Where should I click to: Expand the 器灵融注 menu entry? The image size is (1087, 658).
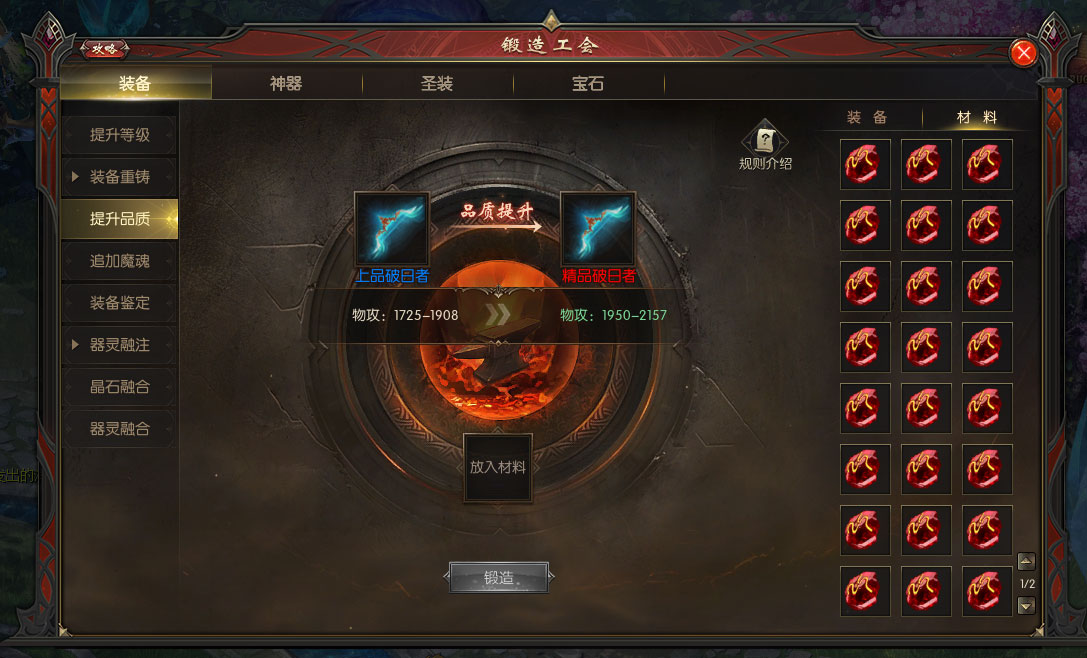pos(119,345)
